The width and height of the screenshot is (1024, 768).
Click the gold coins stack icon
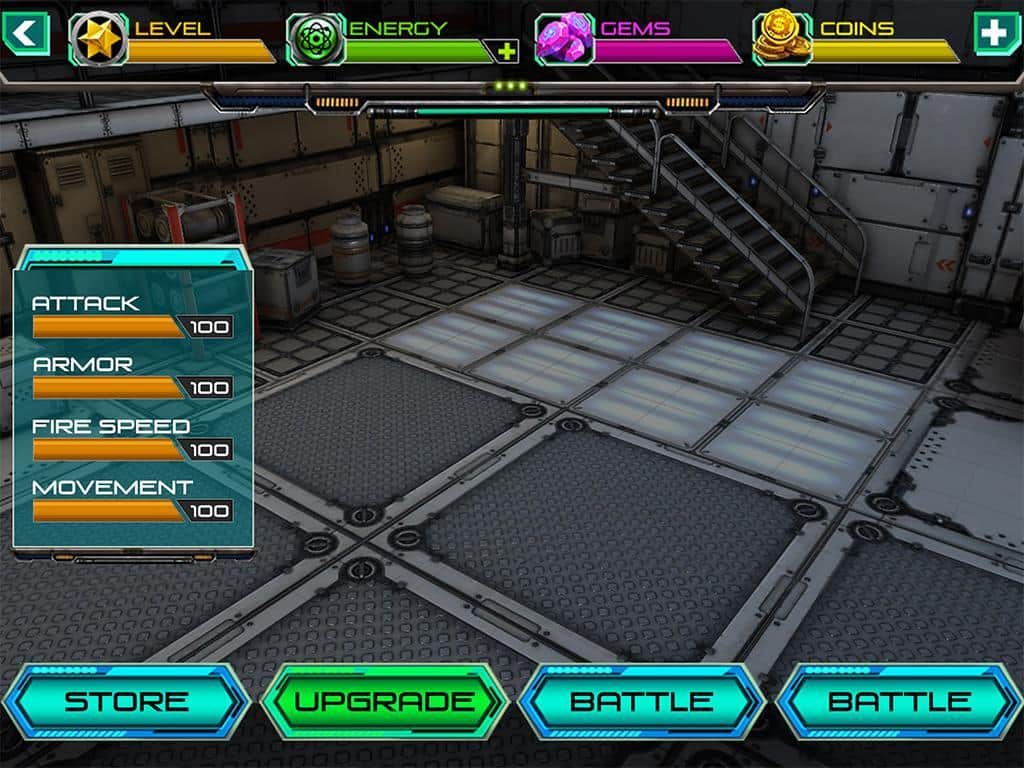click(x=782, y=39)
